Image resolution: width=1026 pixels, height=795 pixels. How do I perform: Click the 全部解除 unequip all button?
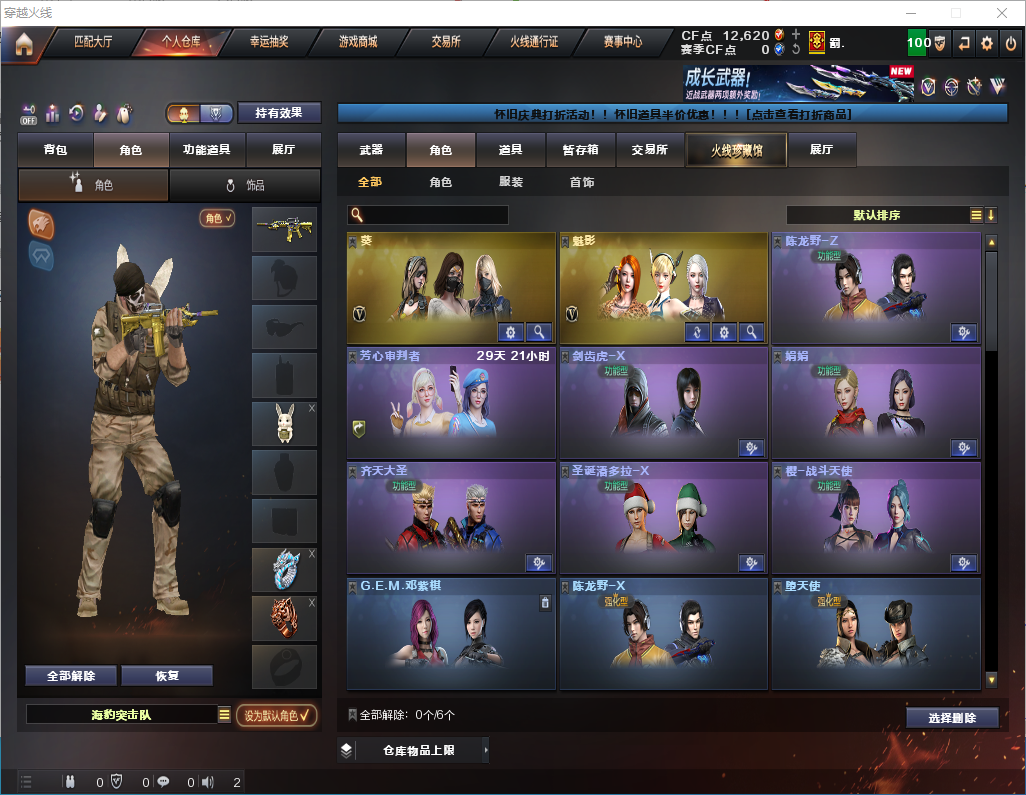(71, 675)
